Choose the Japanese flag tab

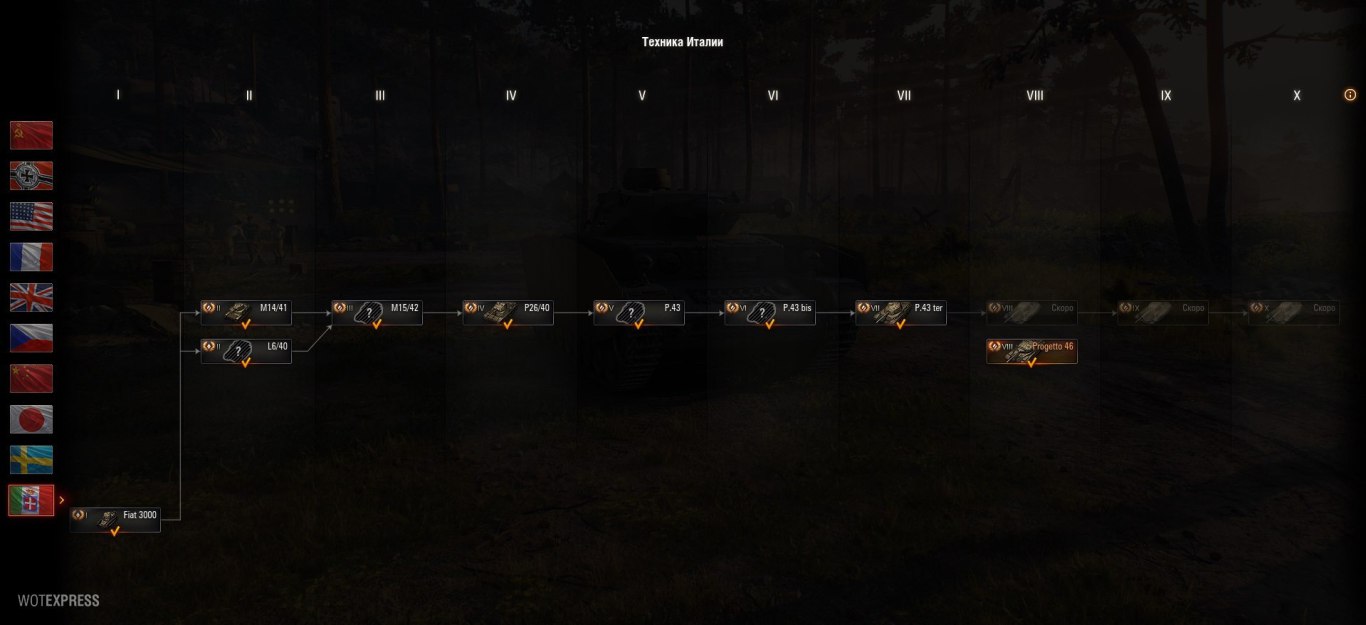(31, 419)
